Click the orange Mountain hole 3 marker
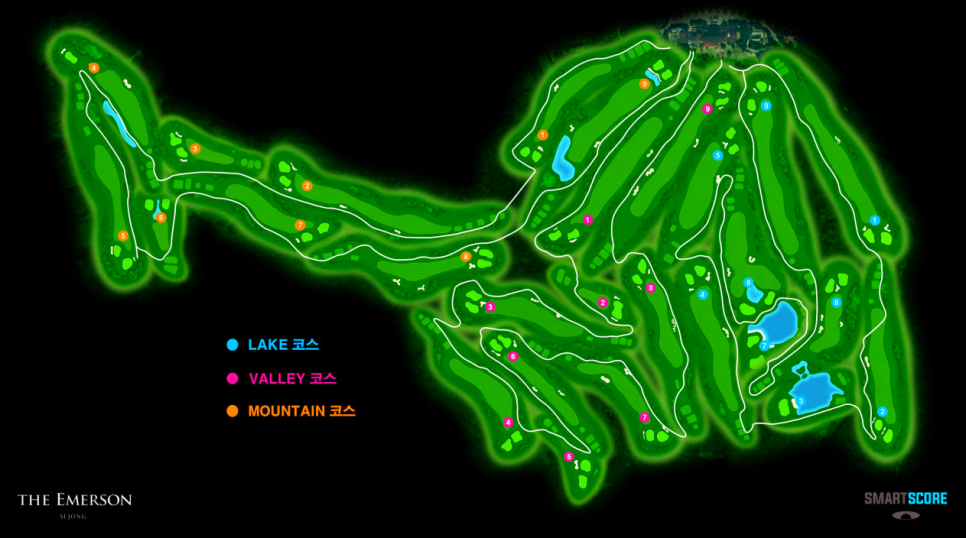 click(195, 148)
